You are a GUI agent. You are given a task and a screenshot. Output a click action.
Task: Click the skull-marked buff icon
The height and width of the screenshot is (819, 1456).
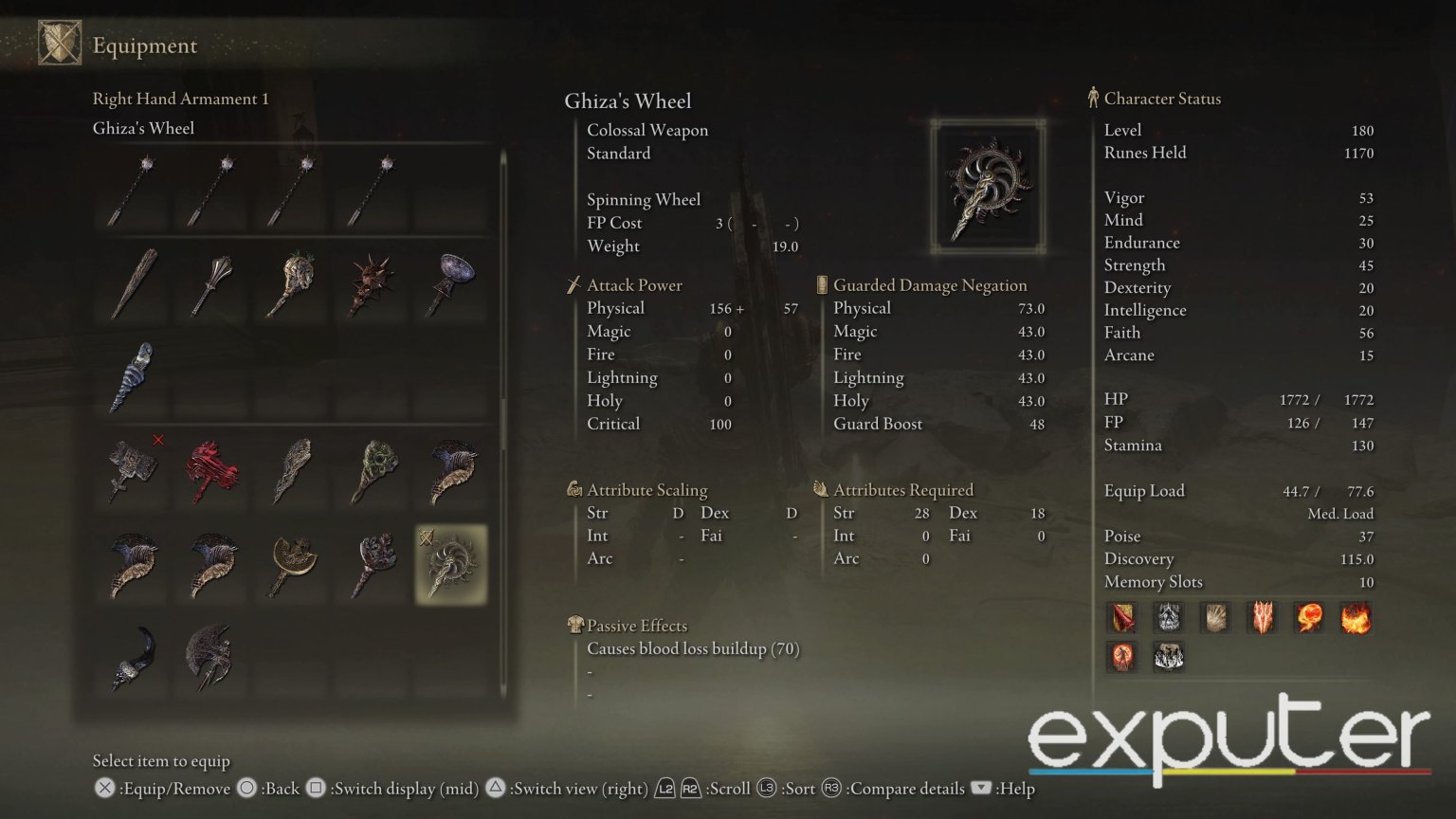pos(1169,617)
